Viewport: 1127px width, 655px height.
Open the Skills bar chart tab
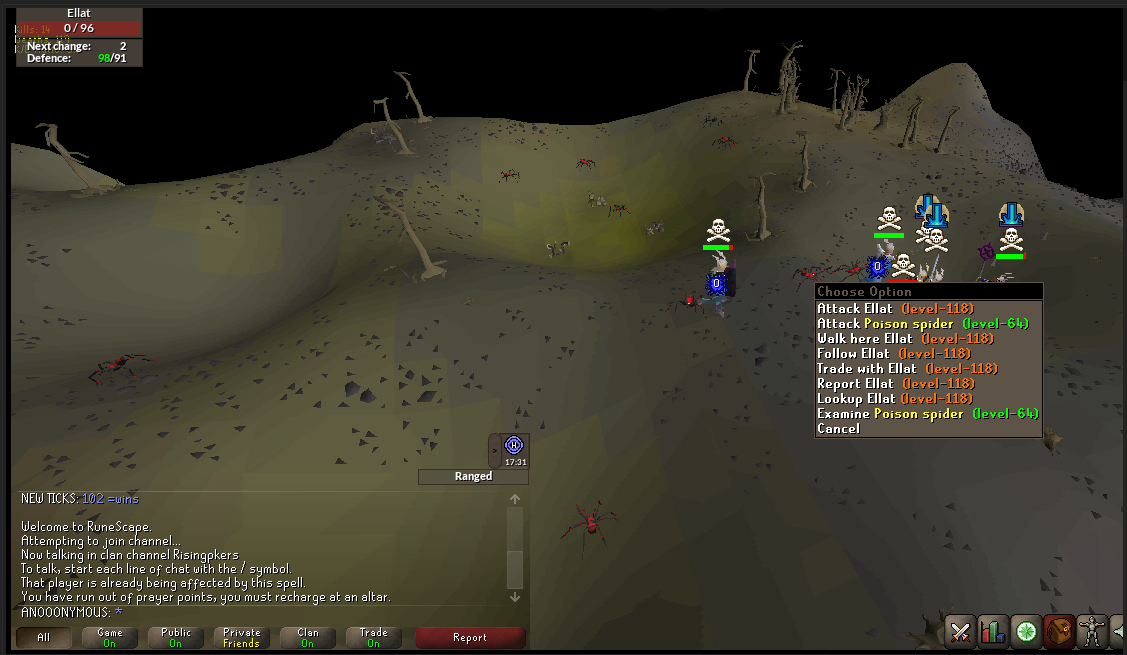pyautogui.click(x=992, y=632)
